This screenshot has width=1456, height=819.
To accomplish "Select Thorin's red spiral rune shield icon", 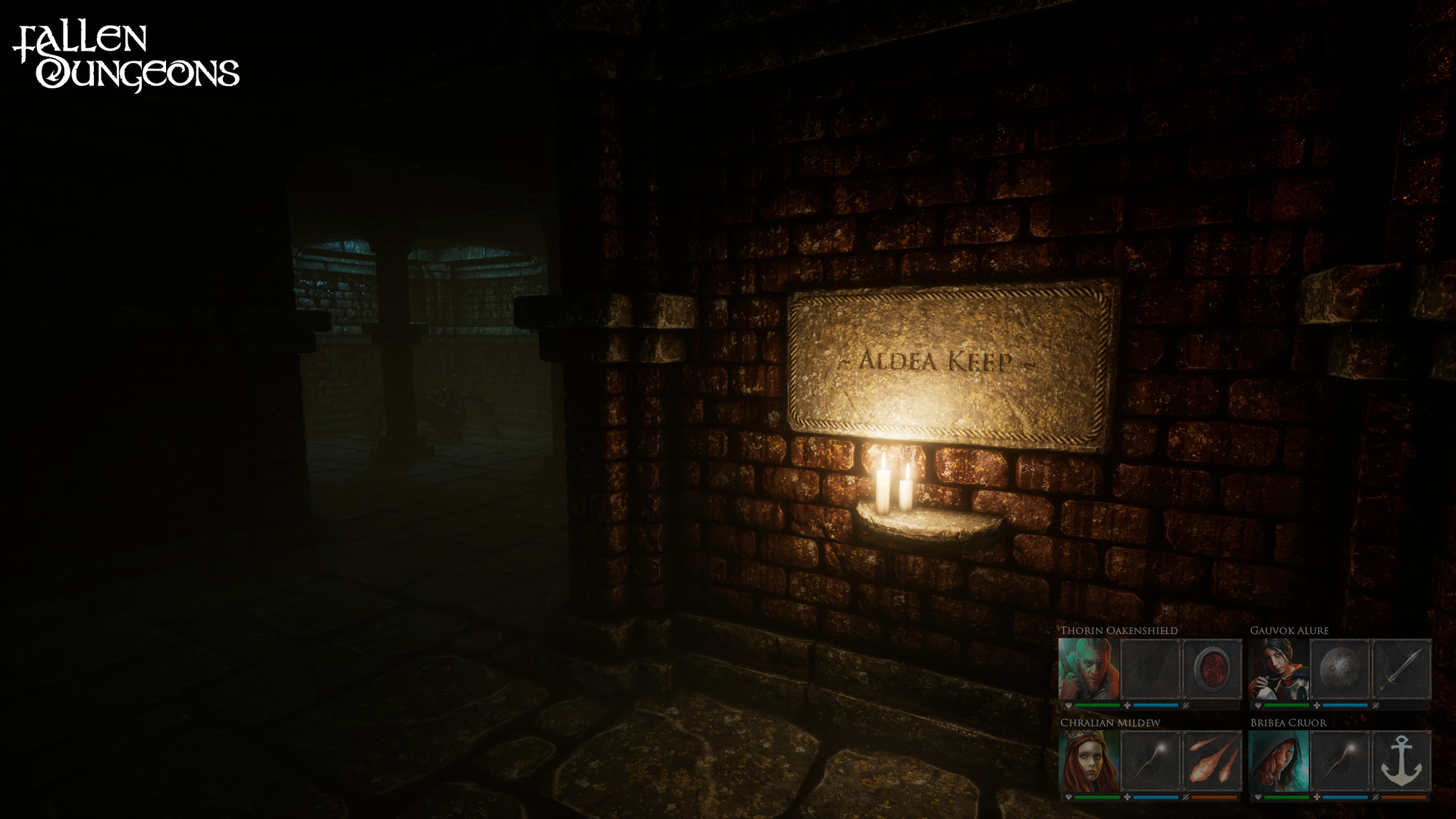I will point(1211,669).
